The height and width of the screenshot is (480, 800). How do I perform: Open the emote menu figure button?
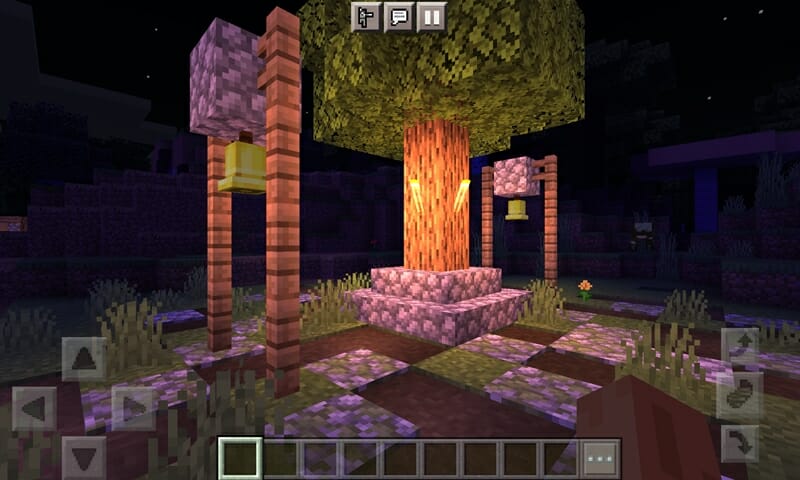[x=366, y=17]
